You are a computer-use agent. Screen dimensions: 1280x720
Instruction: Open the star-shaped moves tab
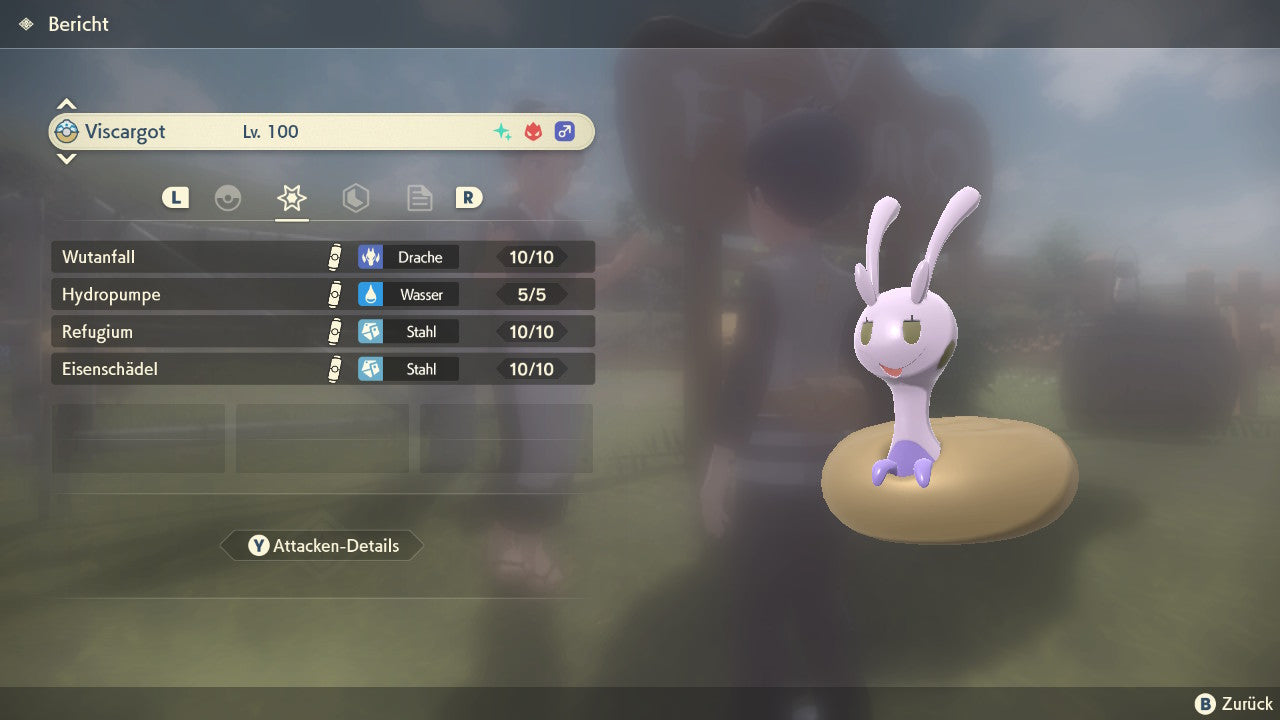tap(291, 198)
